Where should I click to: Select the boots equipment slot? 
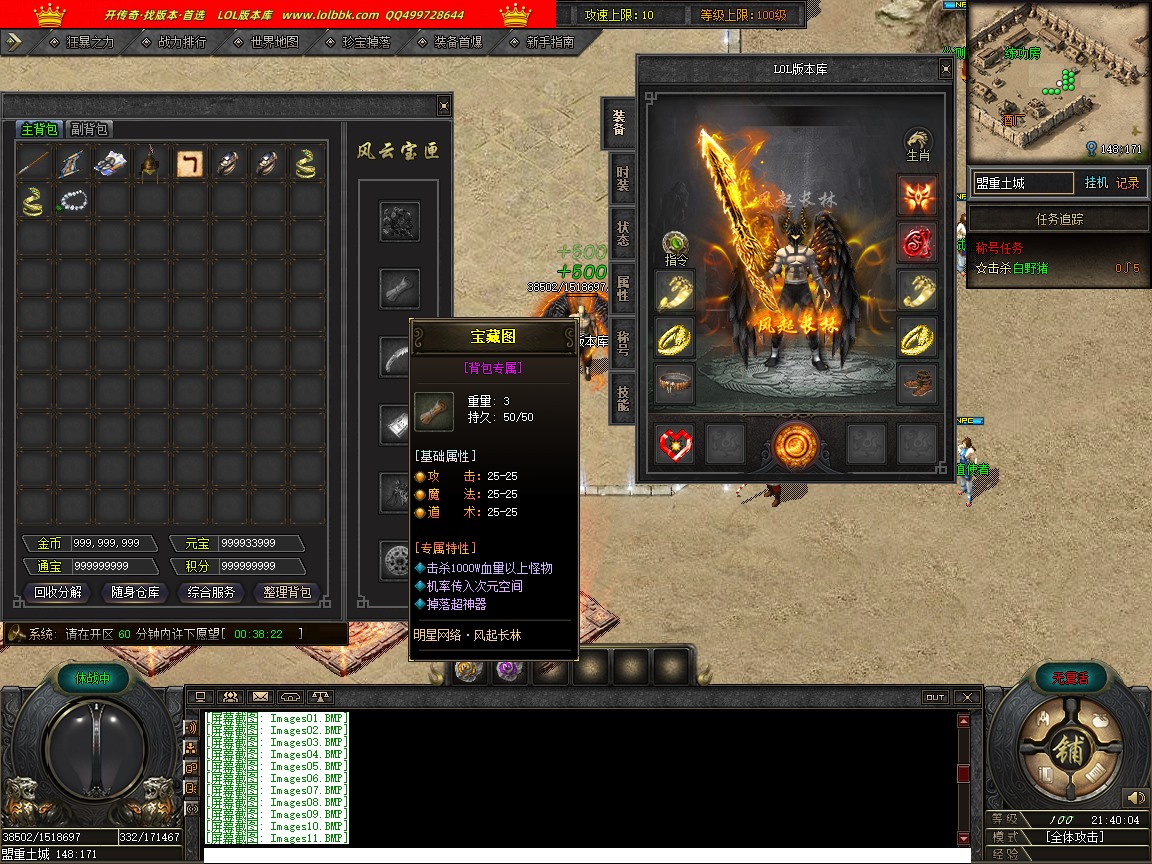(x=916, y=384)
